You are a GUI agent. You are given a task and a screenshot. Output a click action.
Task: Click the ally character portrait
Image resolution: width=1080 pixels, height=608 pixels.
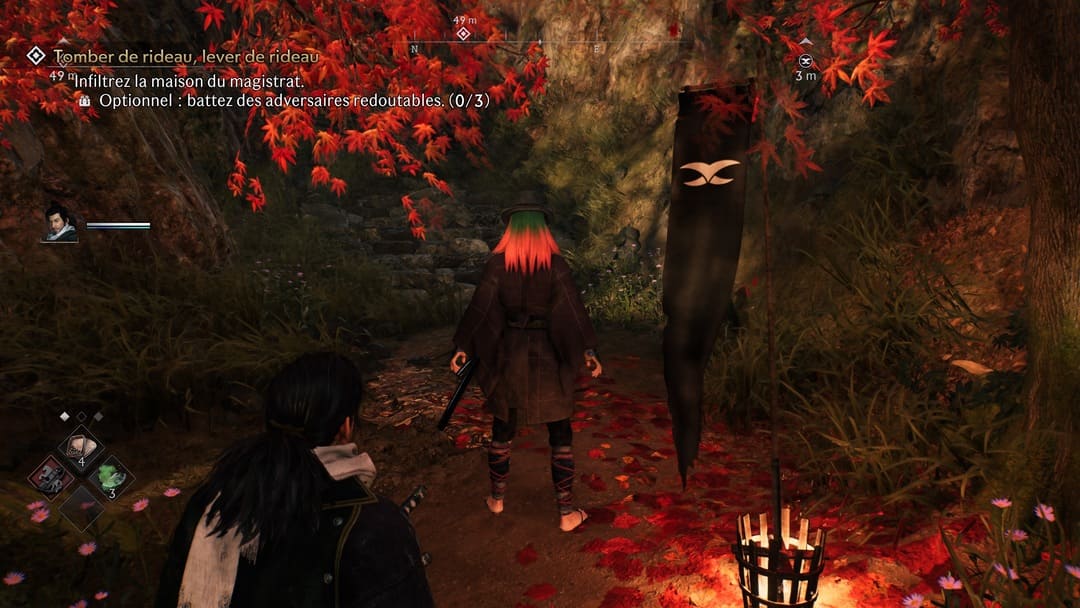[x=60, y=223]
